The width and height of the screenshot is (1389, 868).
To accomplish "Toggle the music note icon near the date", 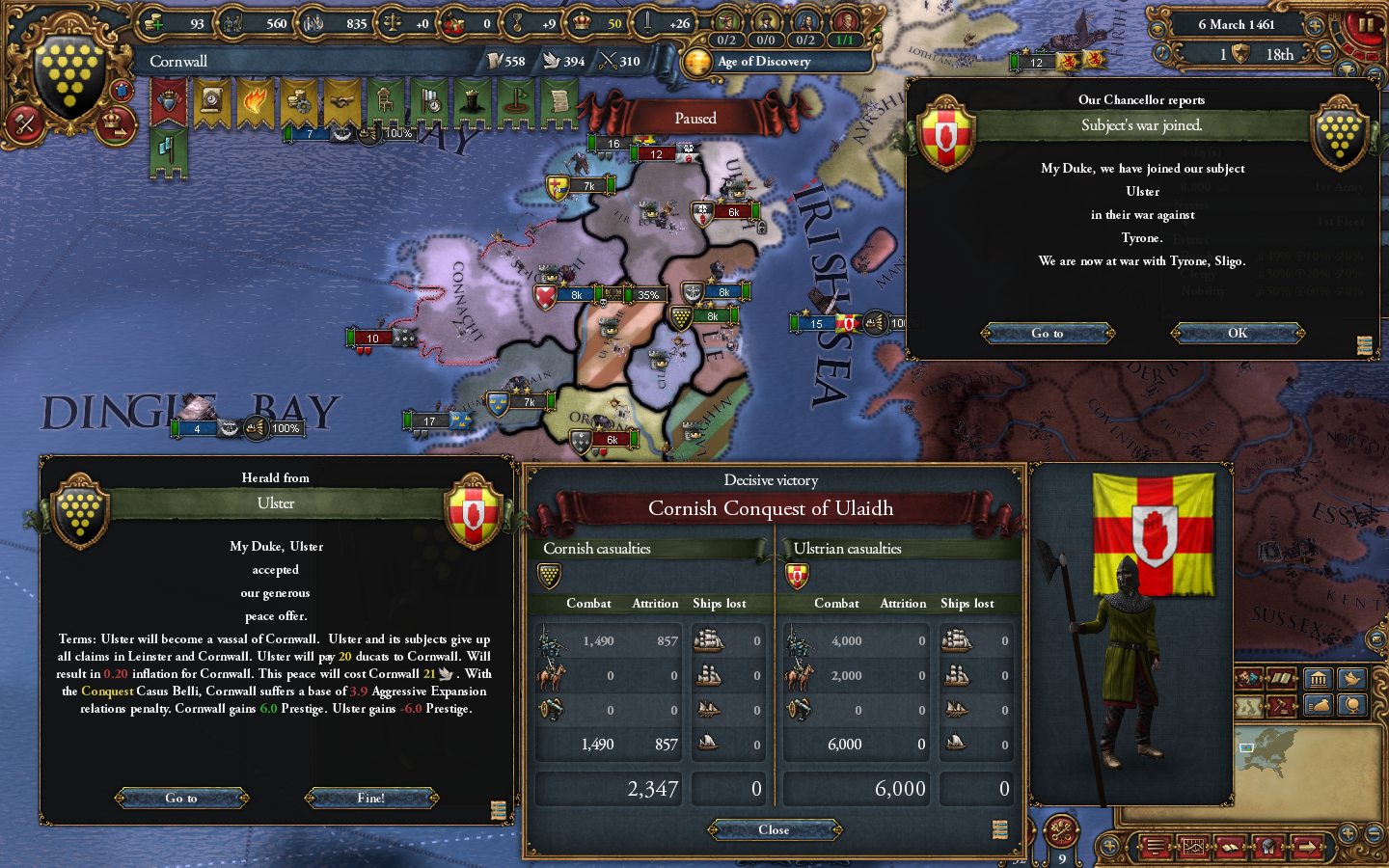I will (1161, 51).
